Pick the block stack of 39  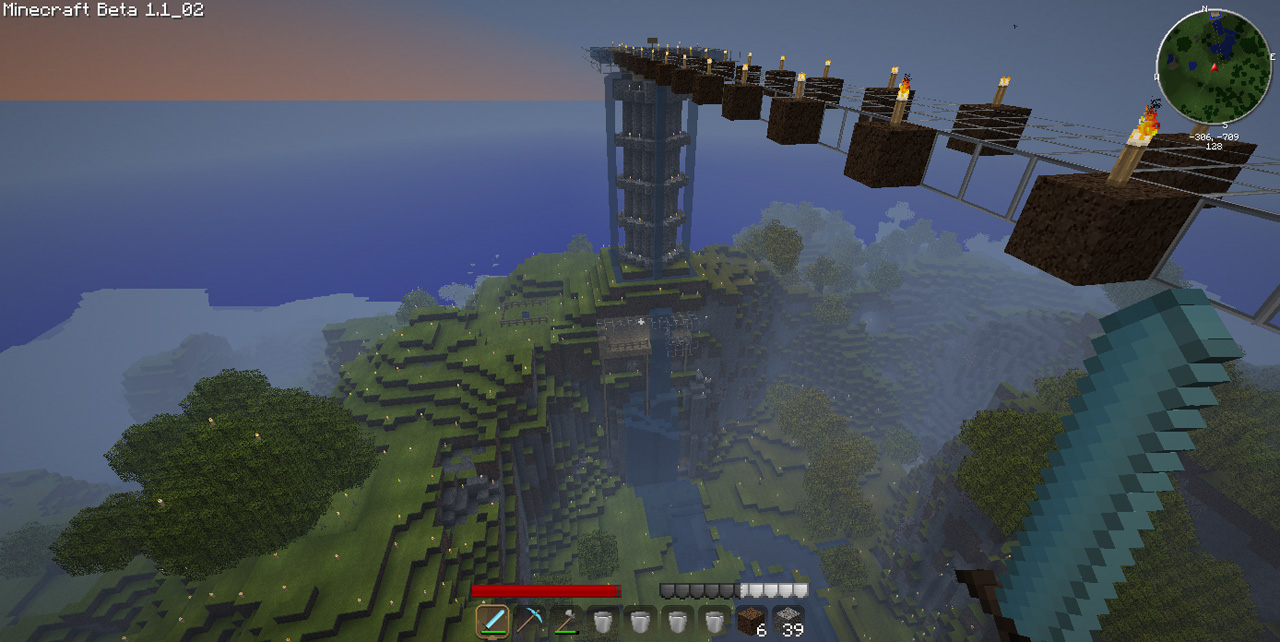[787, 622]
